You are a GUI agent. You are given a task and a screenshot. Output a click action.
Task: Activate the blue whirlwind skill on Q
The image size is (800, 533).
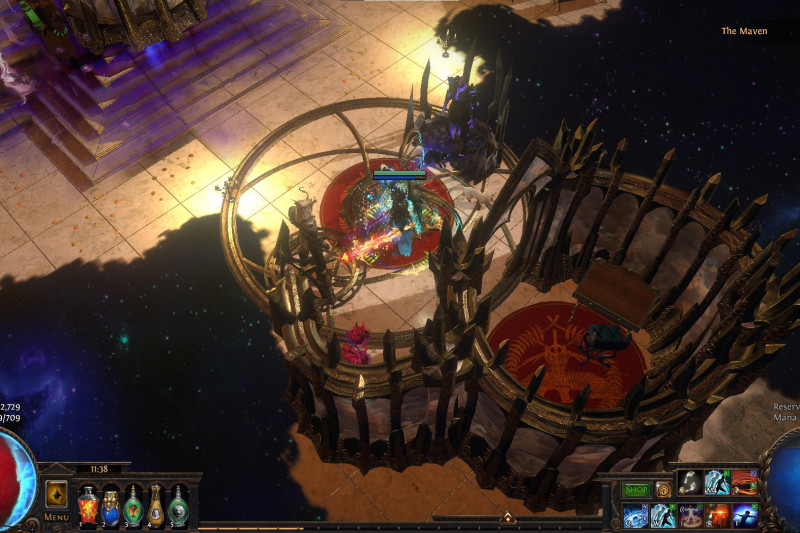pos(636,516)
